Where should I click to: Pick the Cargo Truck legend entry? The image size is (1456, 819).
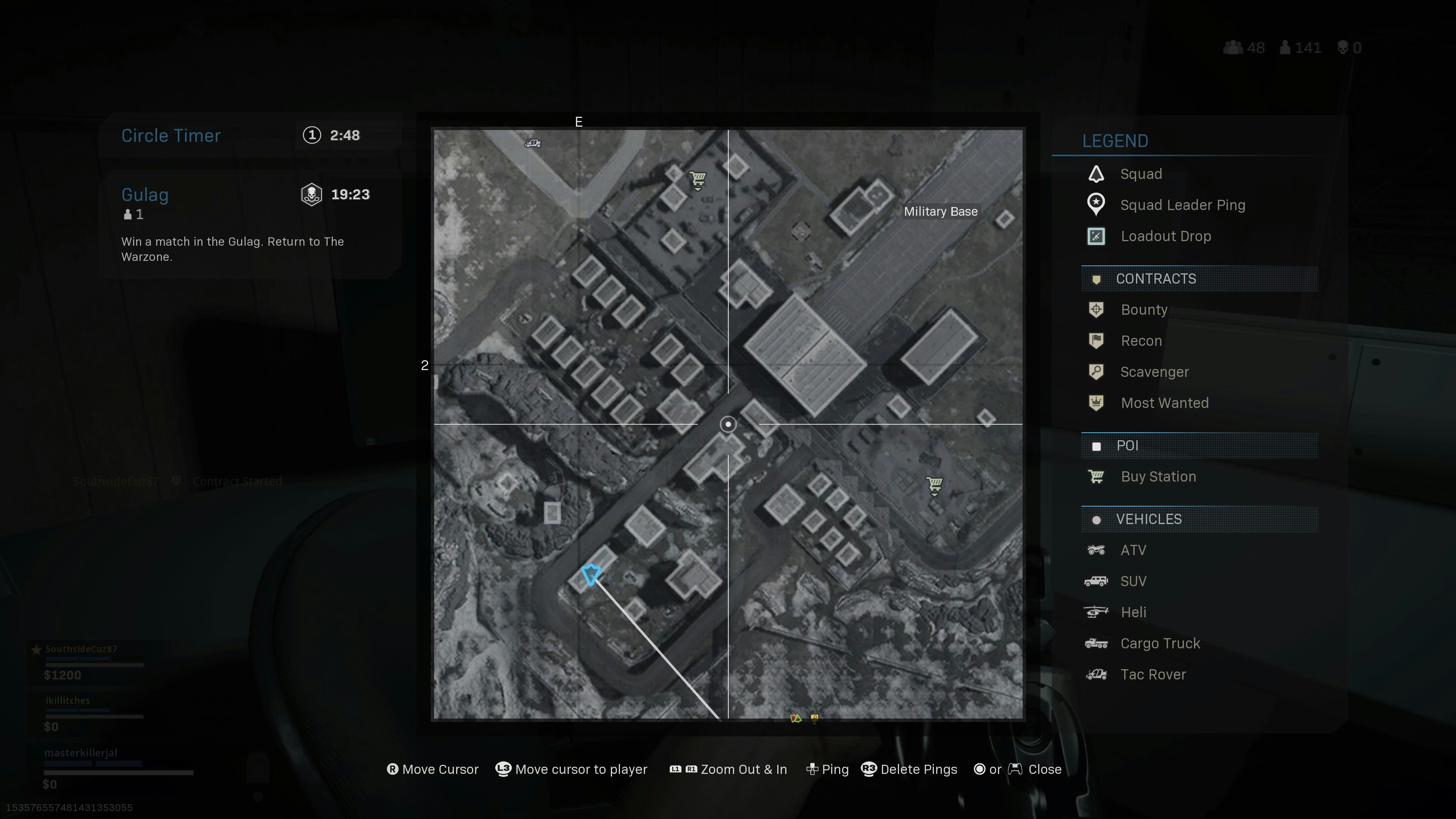pyautogui.click(x=1159, y=643)
